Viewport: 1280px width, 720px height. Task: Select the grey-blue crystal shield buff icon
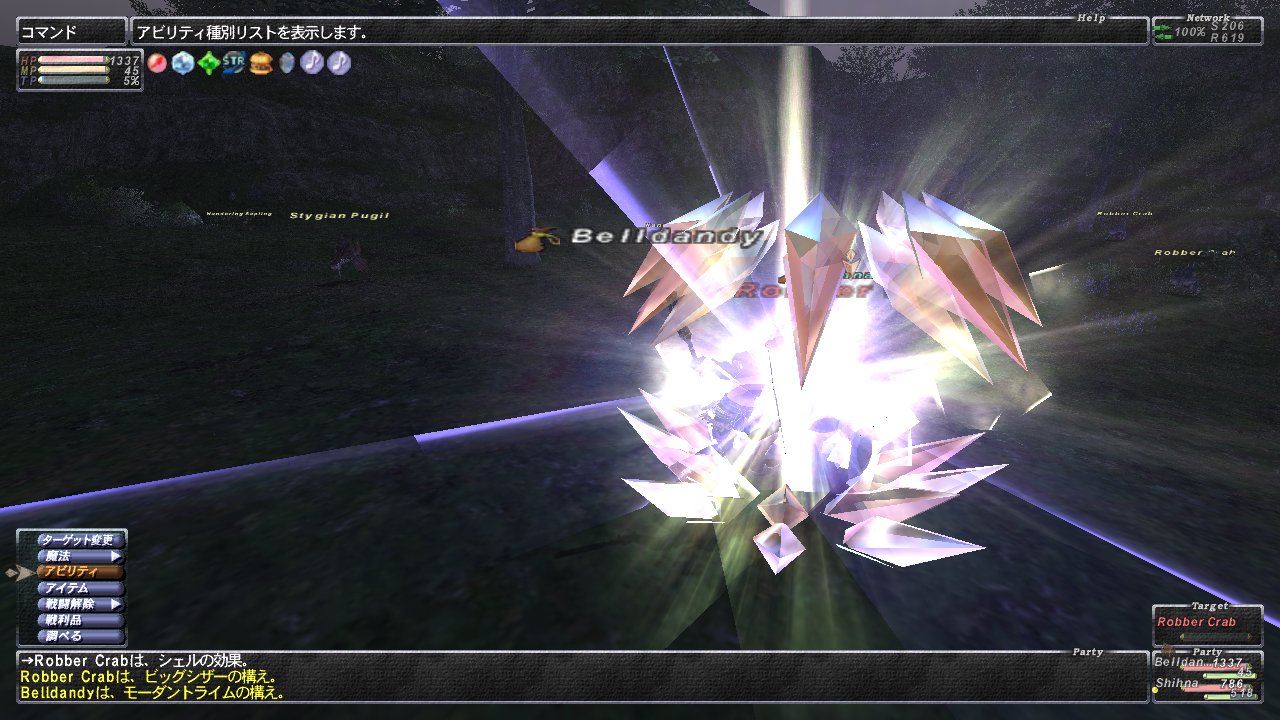[287, 63]
